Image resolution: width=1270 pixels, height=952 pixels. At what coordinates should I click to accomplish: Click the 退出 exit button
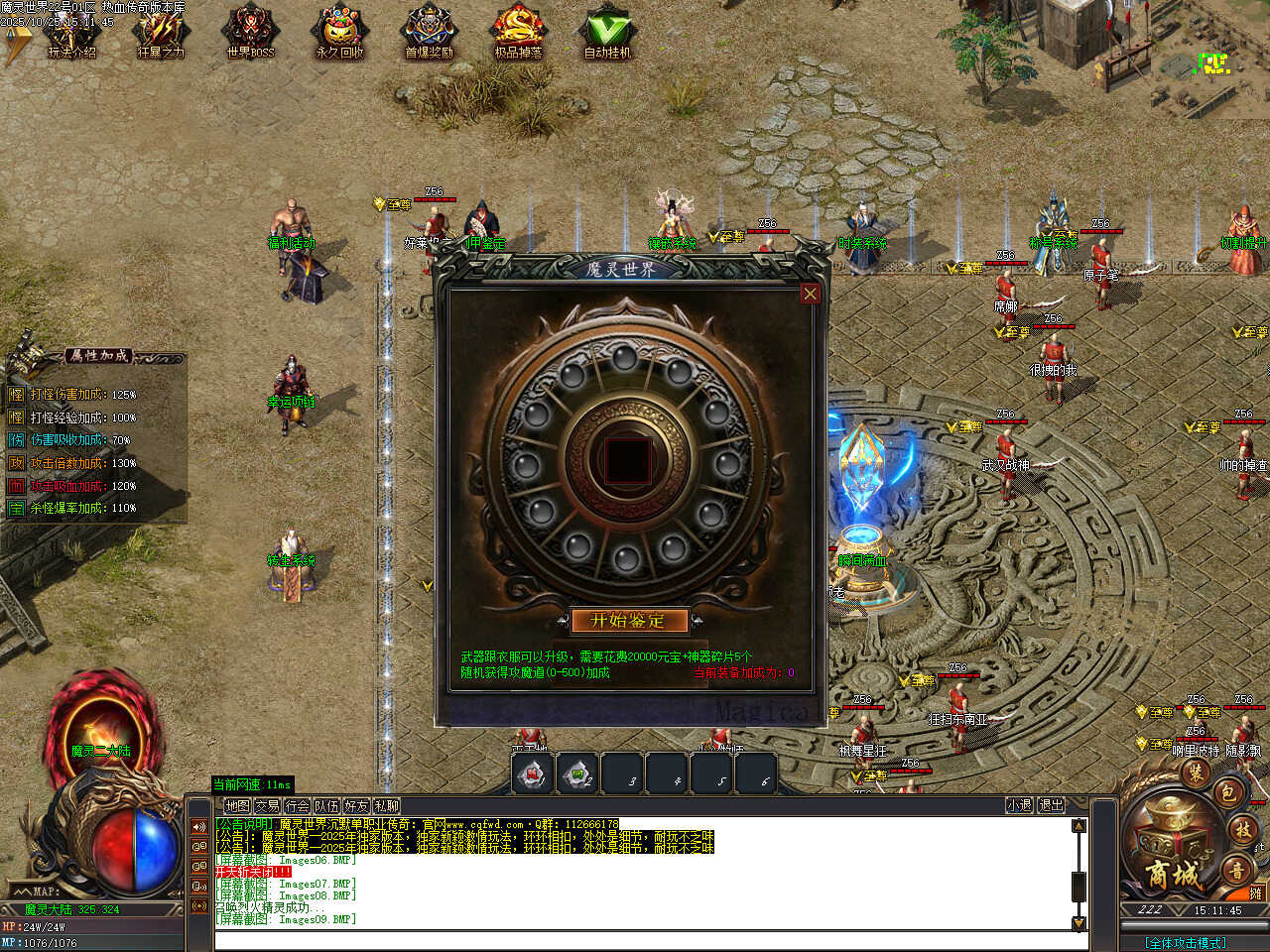click(x=1051, y=805)
